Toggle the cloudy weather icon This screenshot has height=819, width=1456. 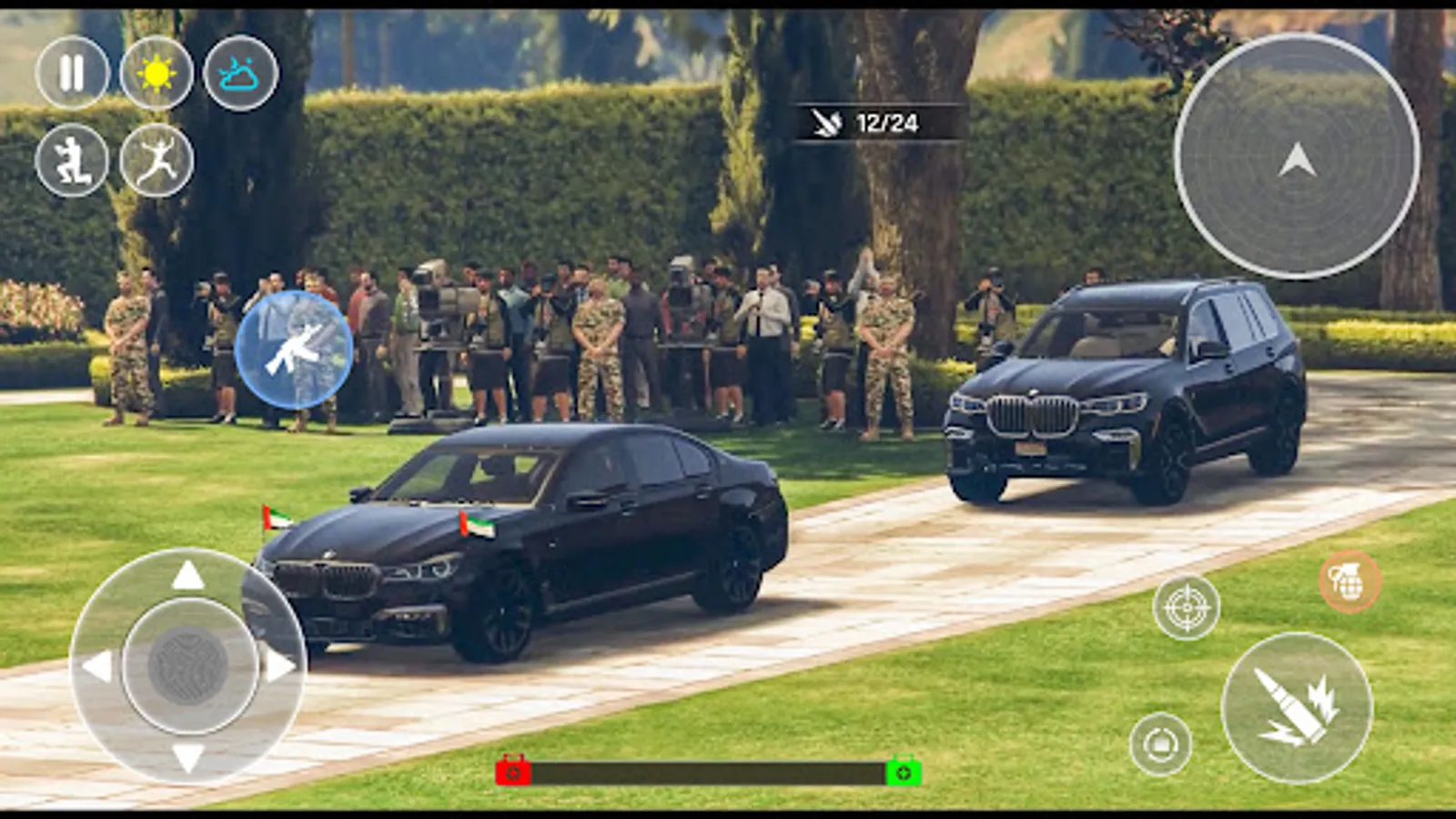[238, 76]
